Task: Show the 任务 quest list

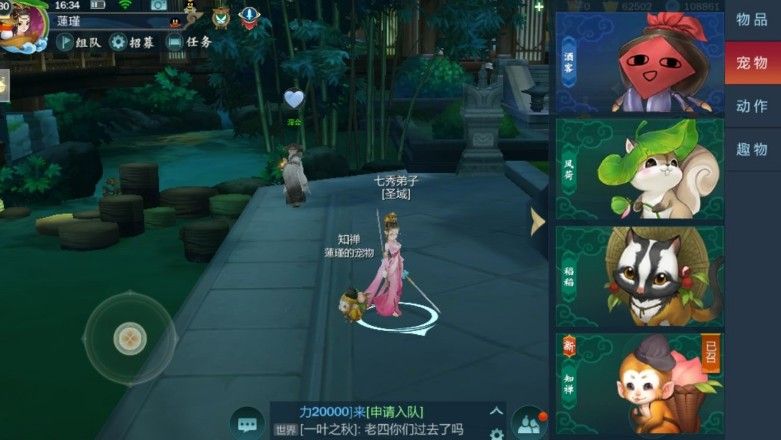Action: pos(189,42)
